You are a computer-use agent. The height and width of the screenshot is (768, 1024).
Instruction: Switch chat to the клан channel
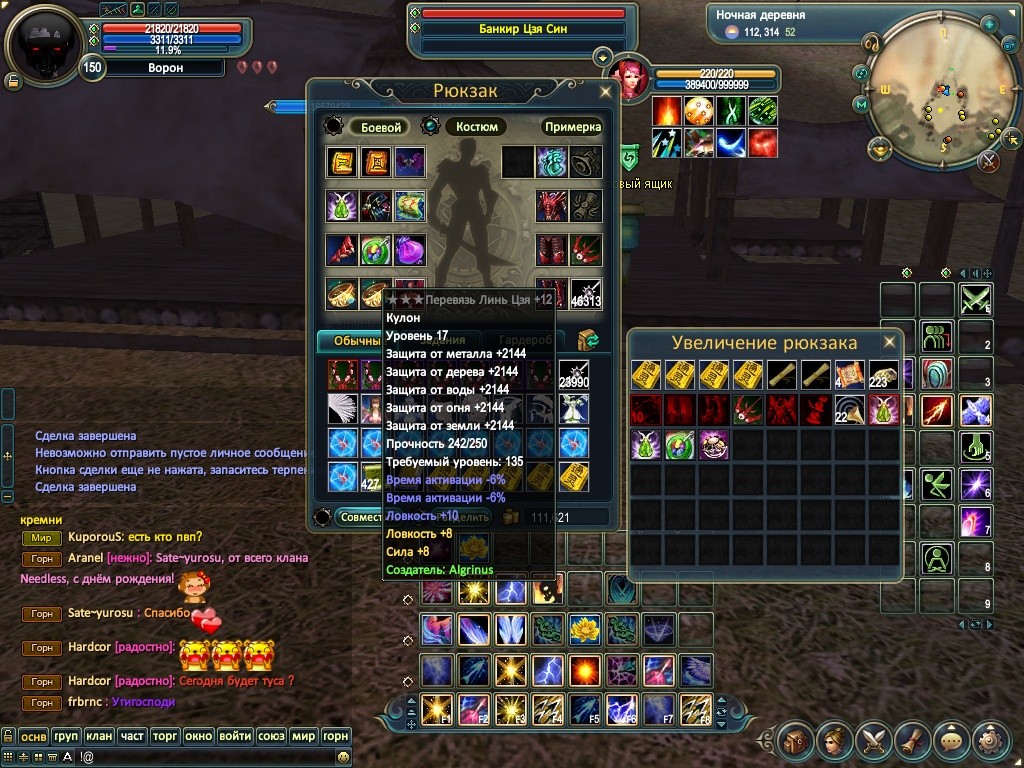click(98, 736)
